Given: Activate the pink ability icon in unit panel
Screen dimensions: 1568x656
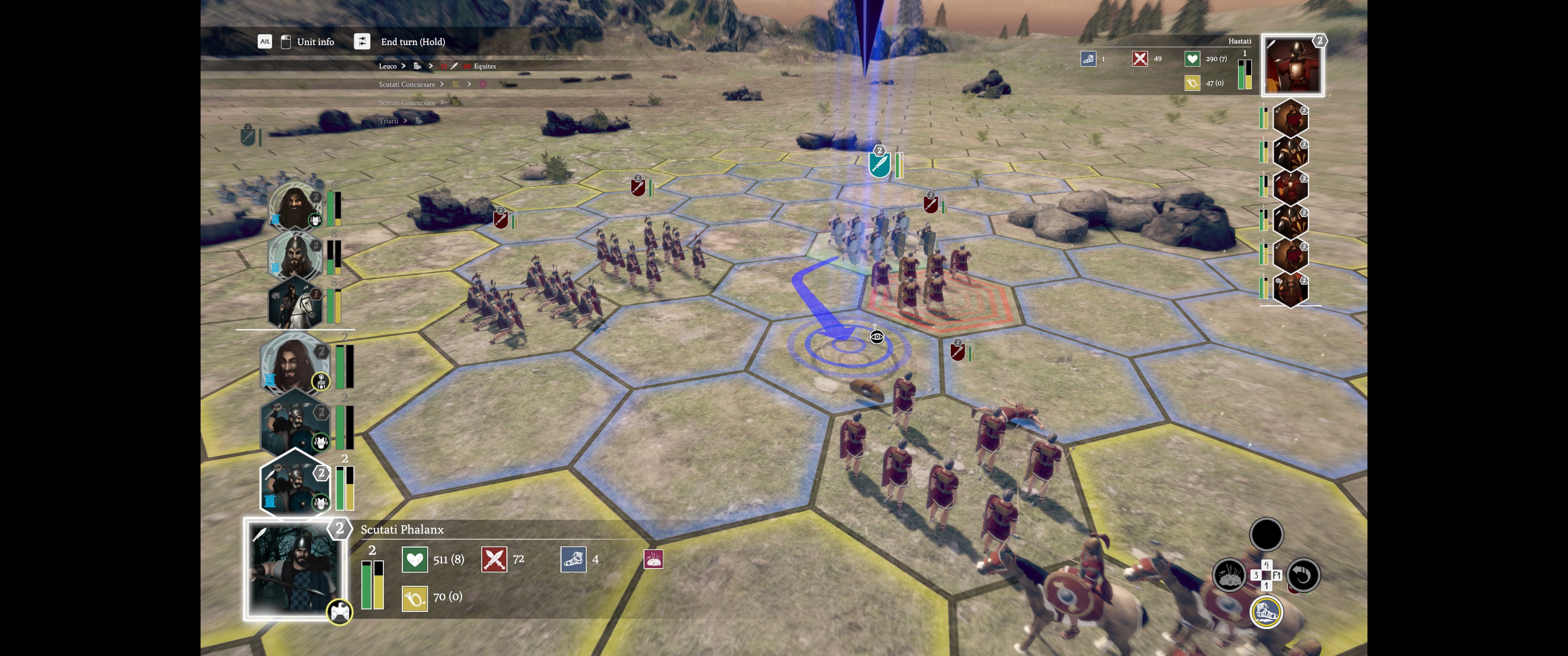Looking at the screenshot, I should click(x=653, y=559).
